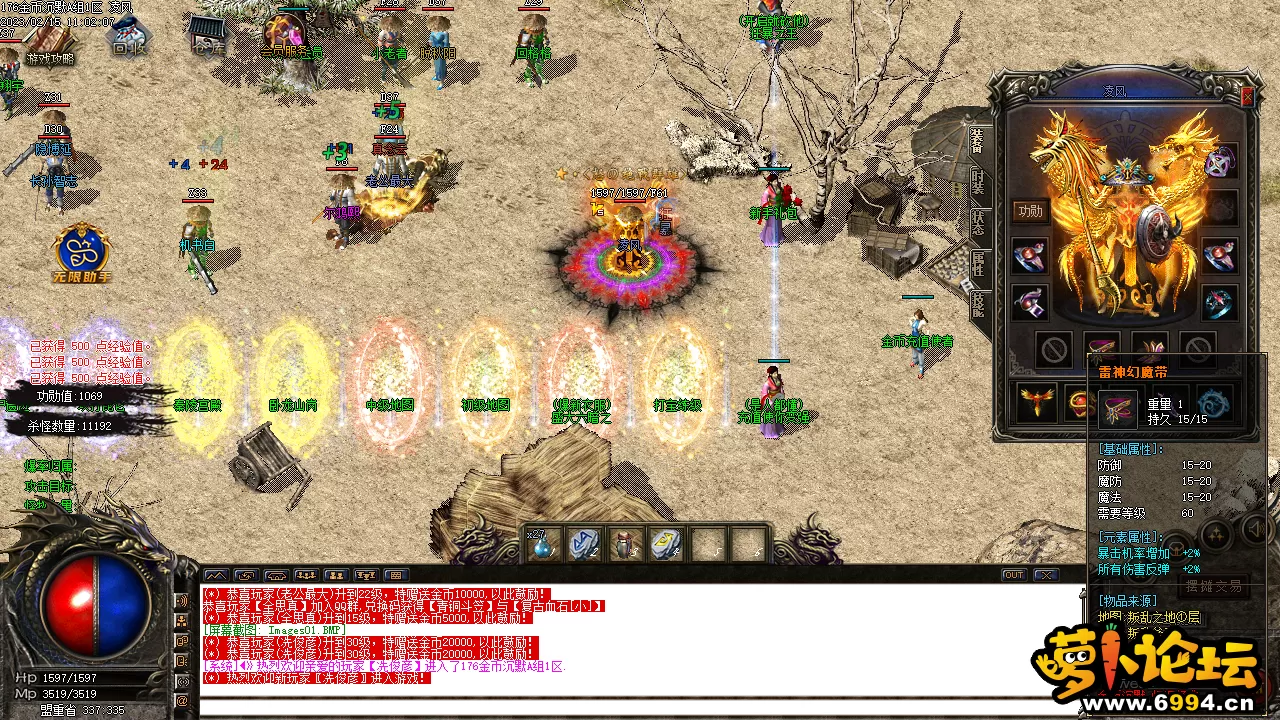The image size is (1280, 720).
Task: Close the character equipment panel
Action: (1247, 96)
